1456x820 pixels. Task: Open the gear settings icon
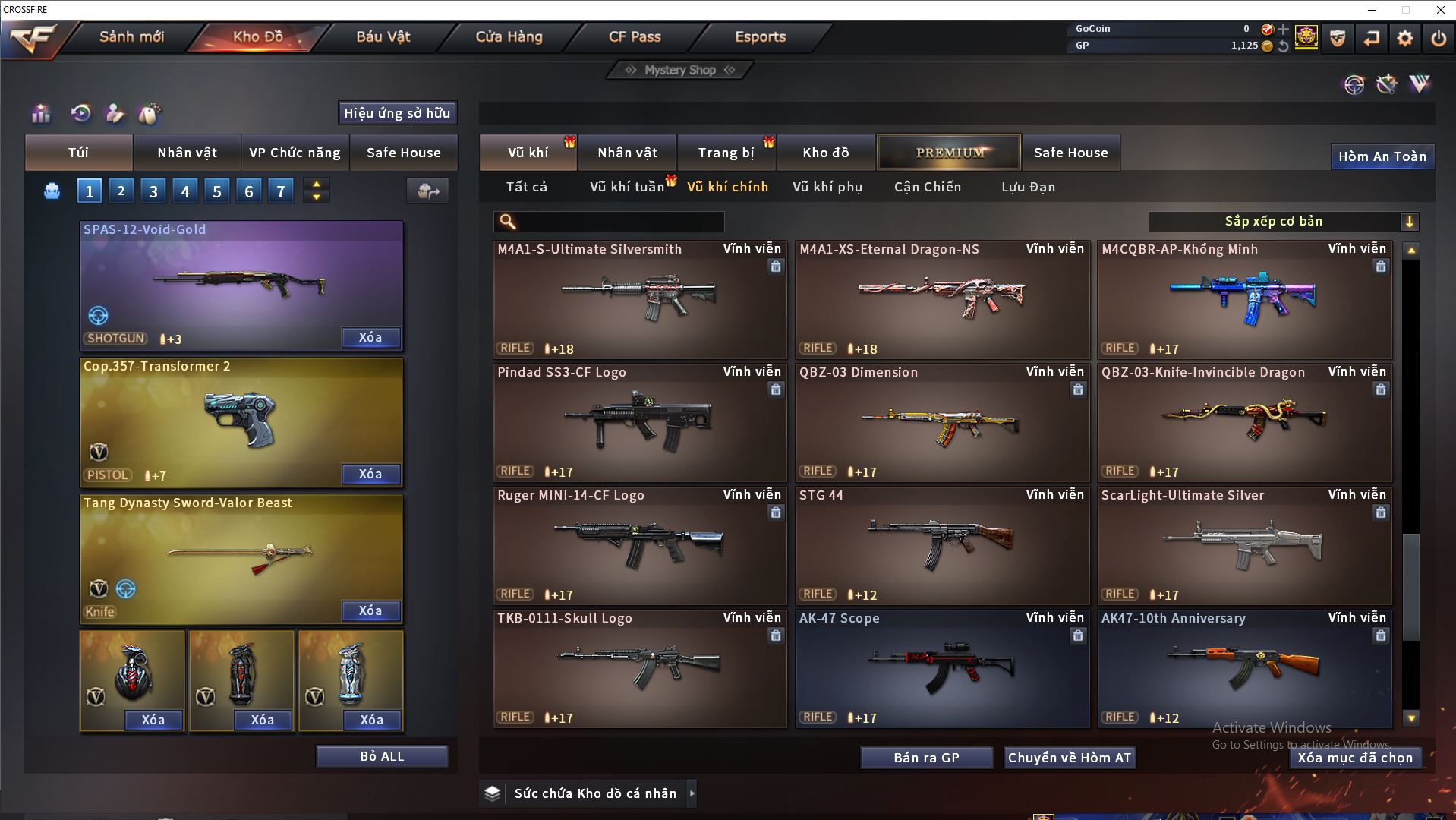[1404, 38]
